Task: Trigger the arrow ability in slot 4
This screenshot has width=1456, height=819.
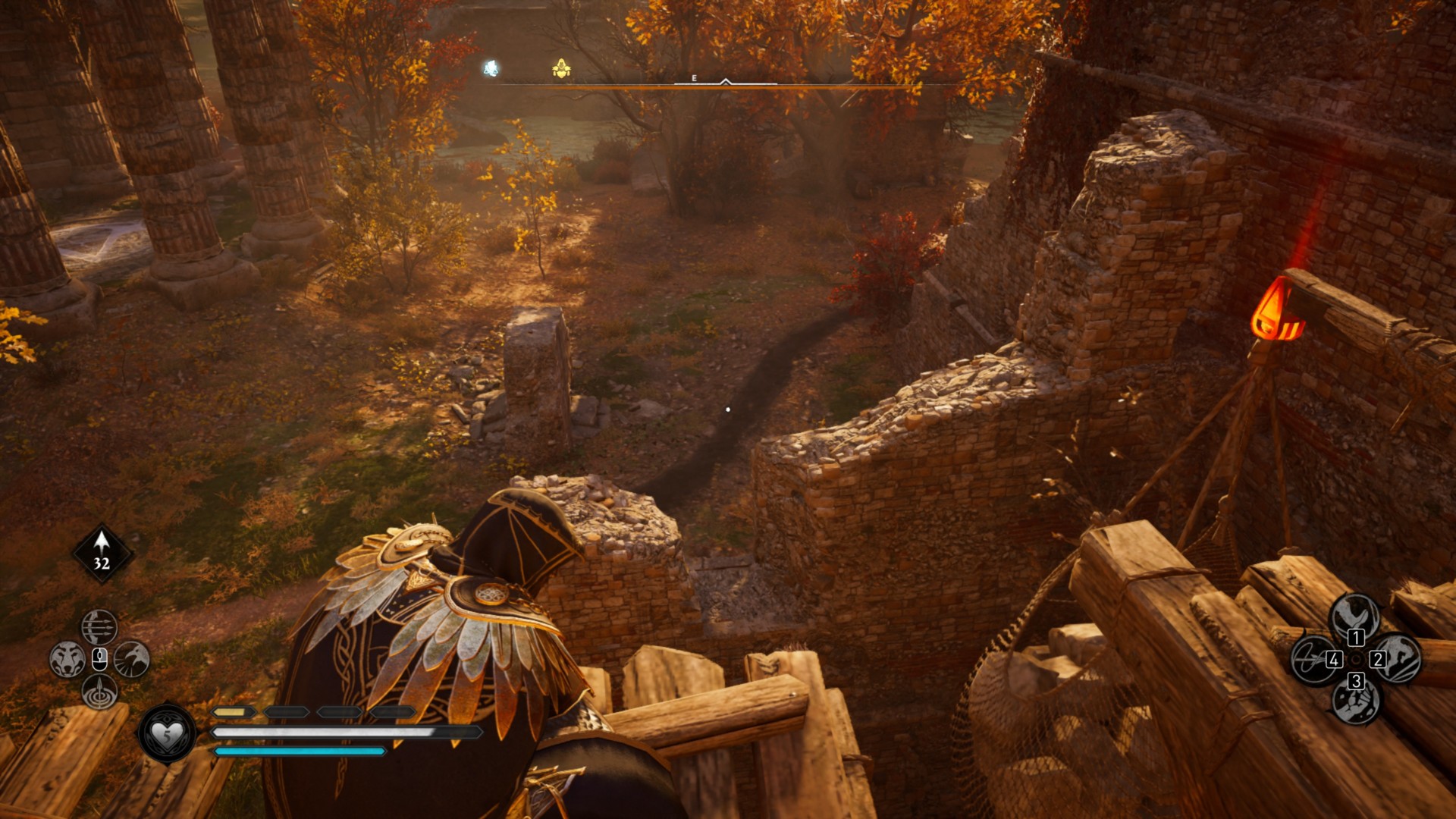Action: pyautogui.click(x=1314, y=659)
